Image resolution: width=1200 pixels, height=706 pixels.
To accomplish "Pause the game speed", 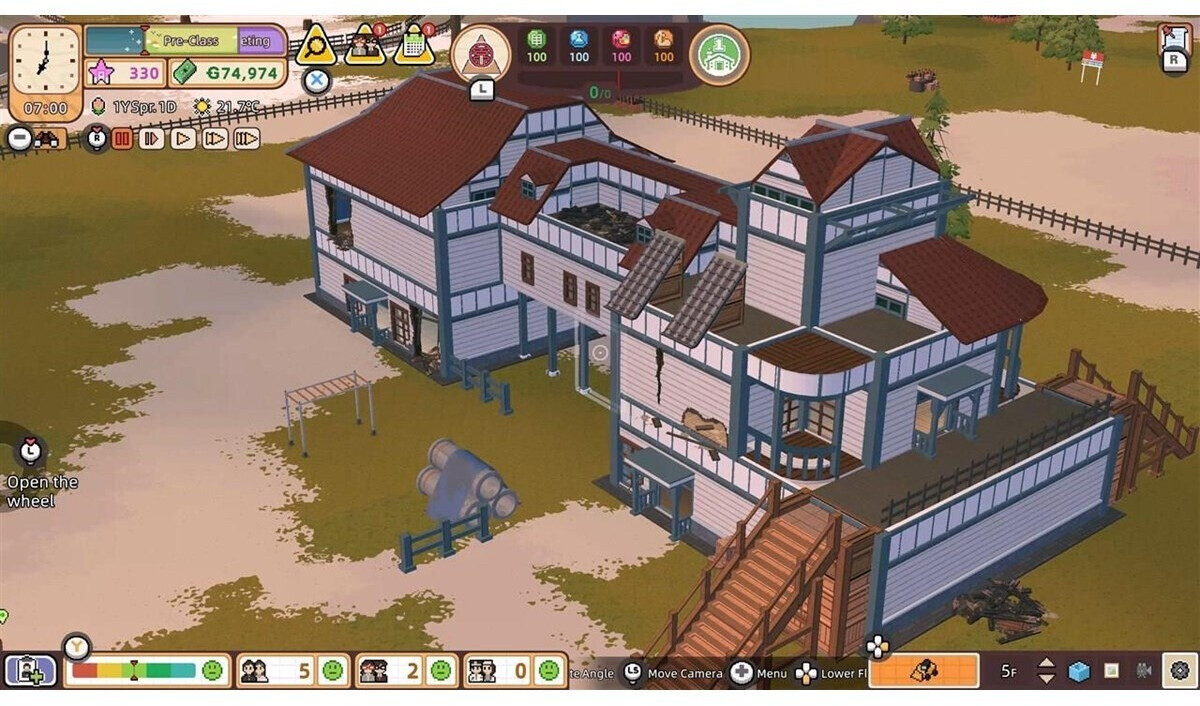I will point(122,139).
